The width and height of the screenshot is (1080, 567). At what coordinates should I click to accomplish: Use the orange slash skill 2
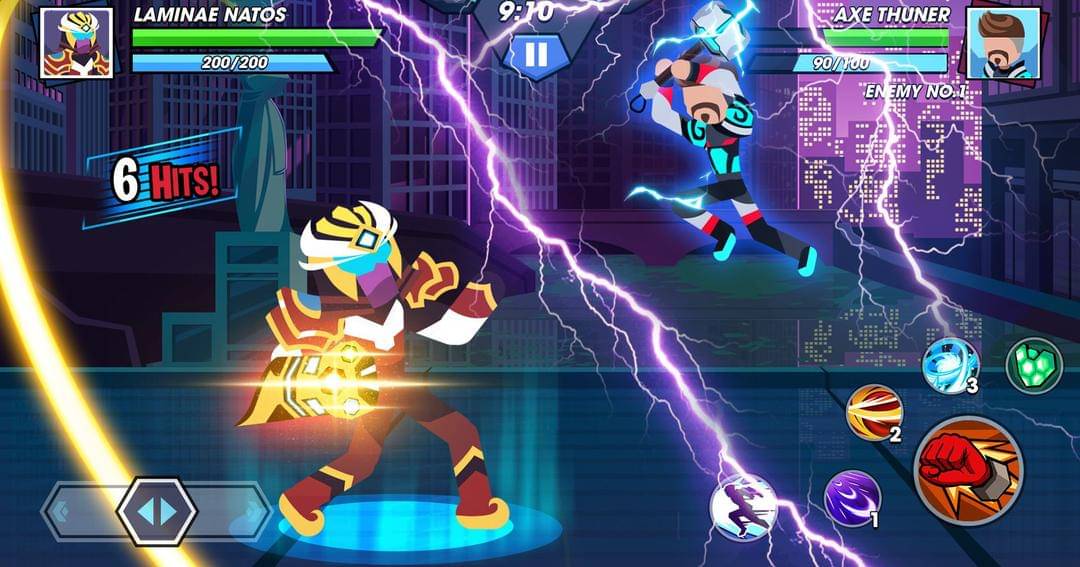875,412
